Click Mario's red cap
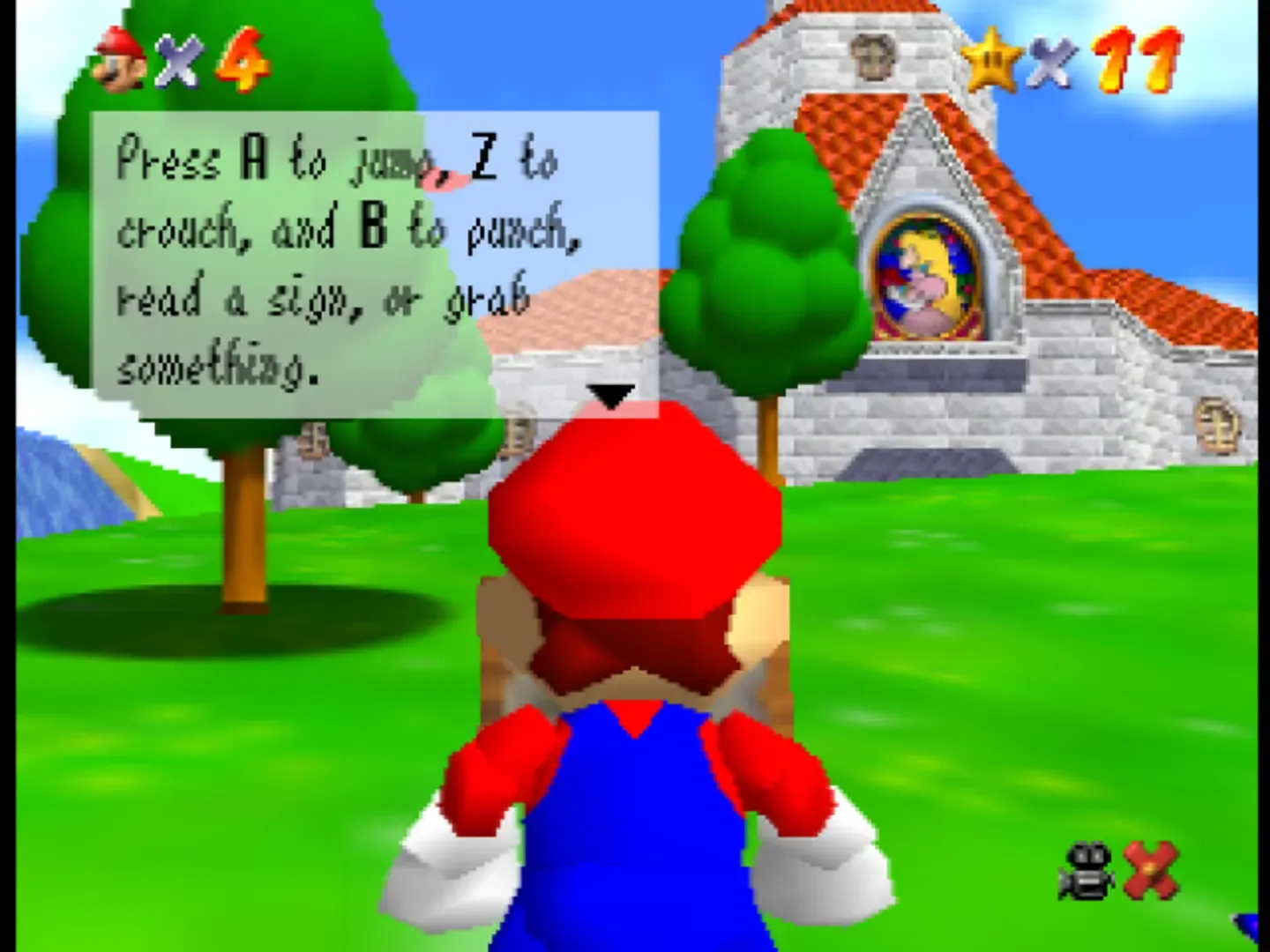The height and width of the screenshot is (952, 1270). 635,529
